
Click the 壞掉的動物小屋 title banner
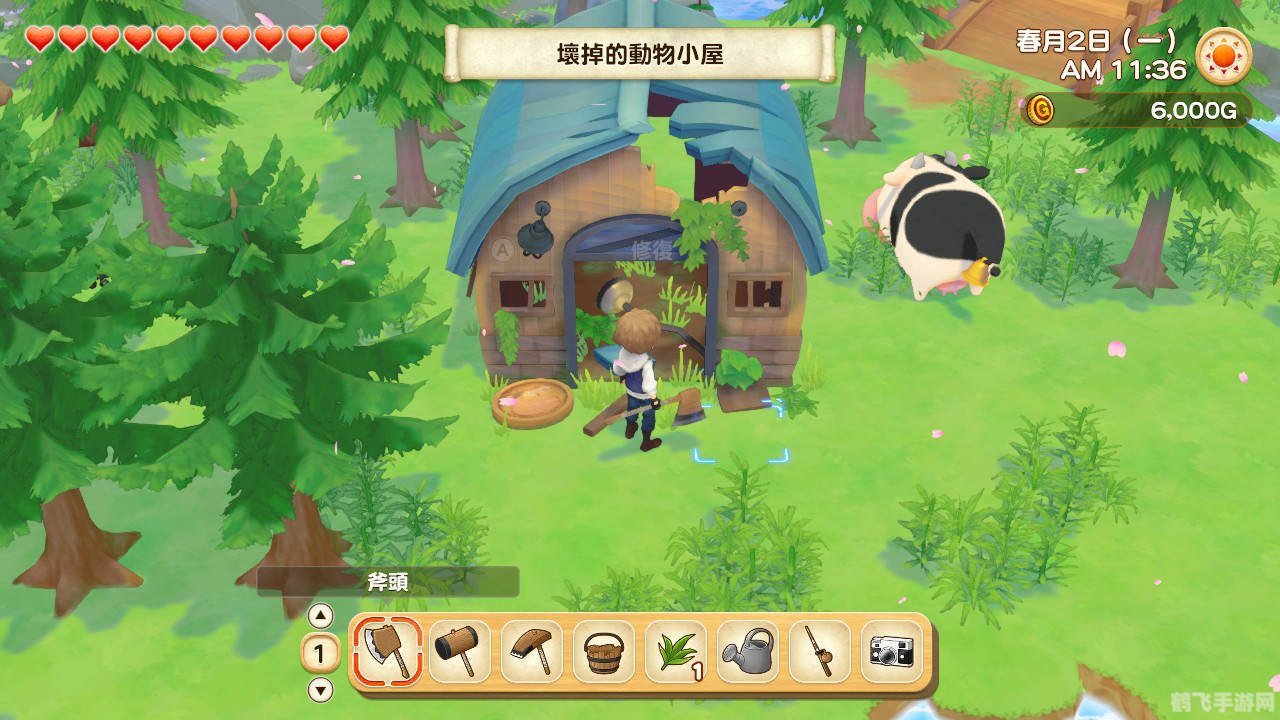[640, 52]
